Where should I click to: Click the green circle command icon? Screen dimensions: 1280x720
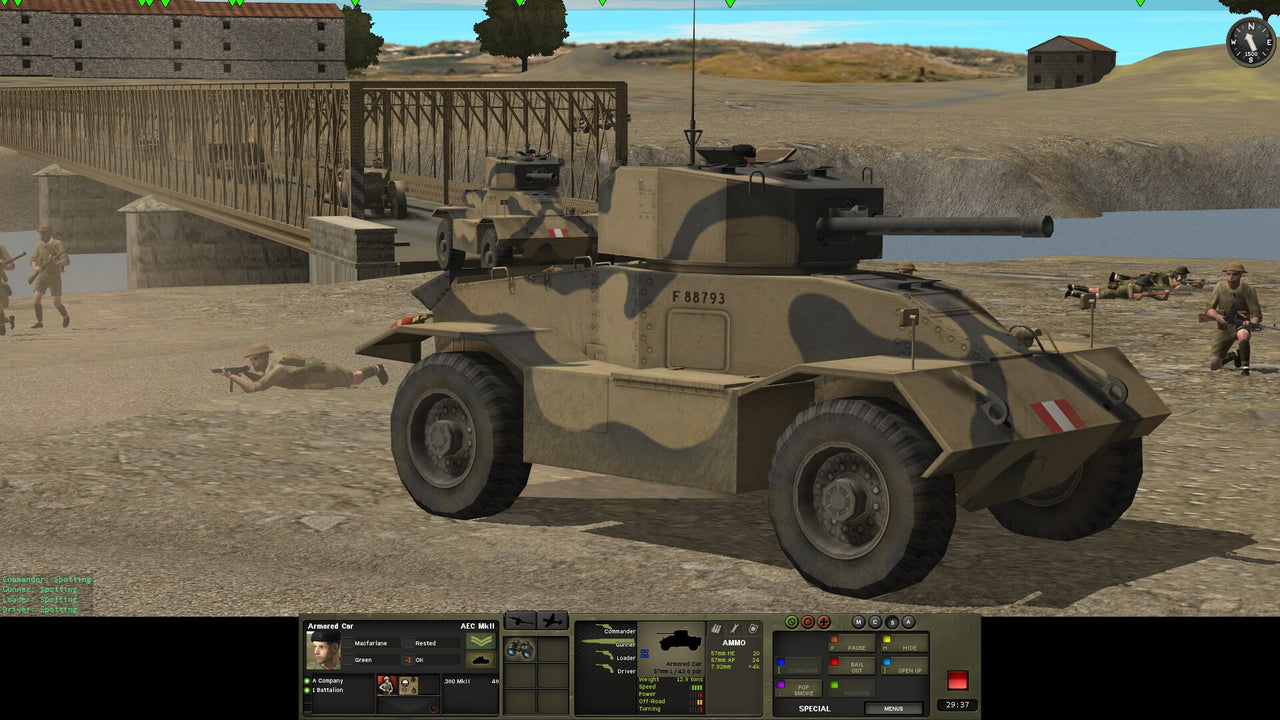[792, 621]
